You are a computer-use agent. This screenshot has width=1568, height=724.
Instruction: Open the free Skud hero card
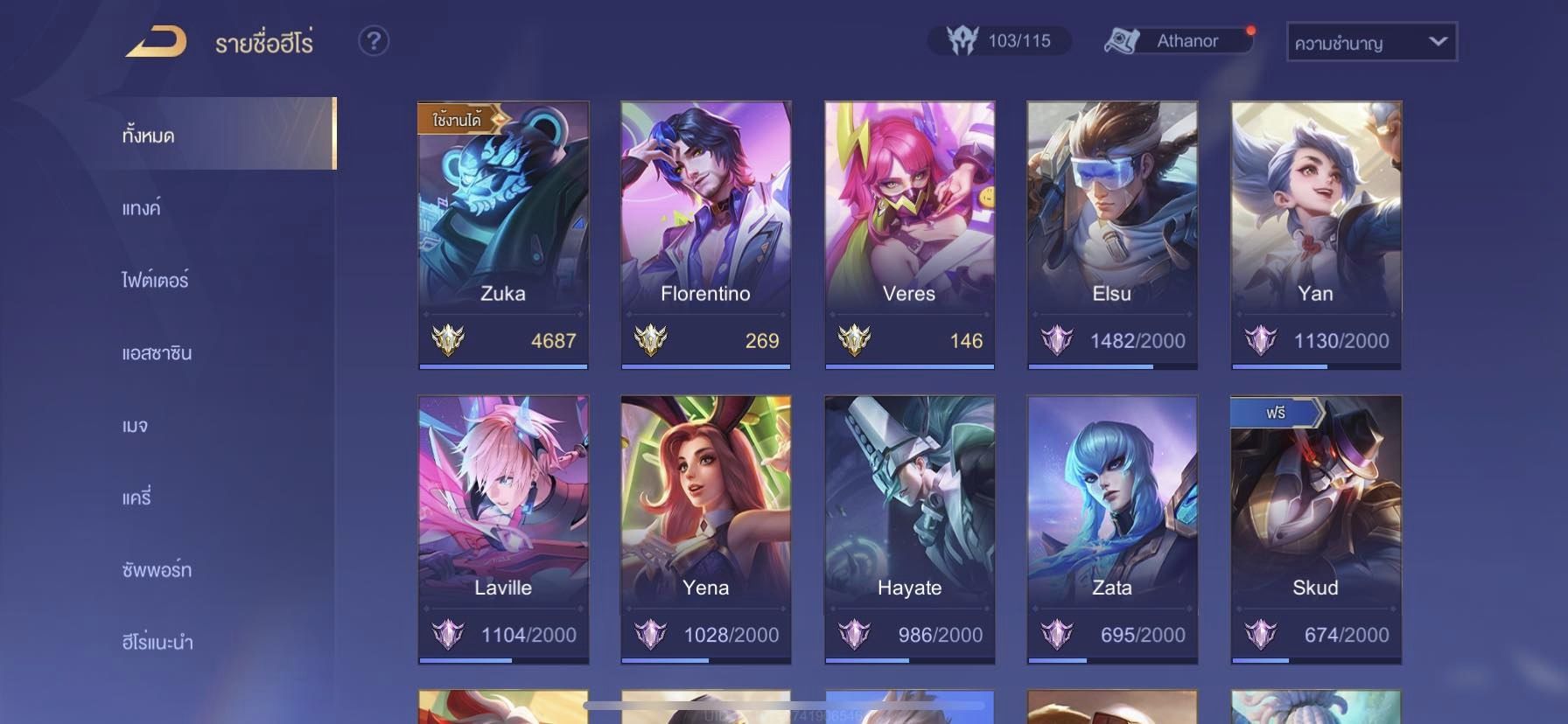click(x=1316, y=529)
